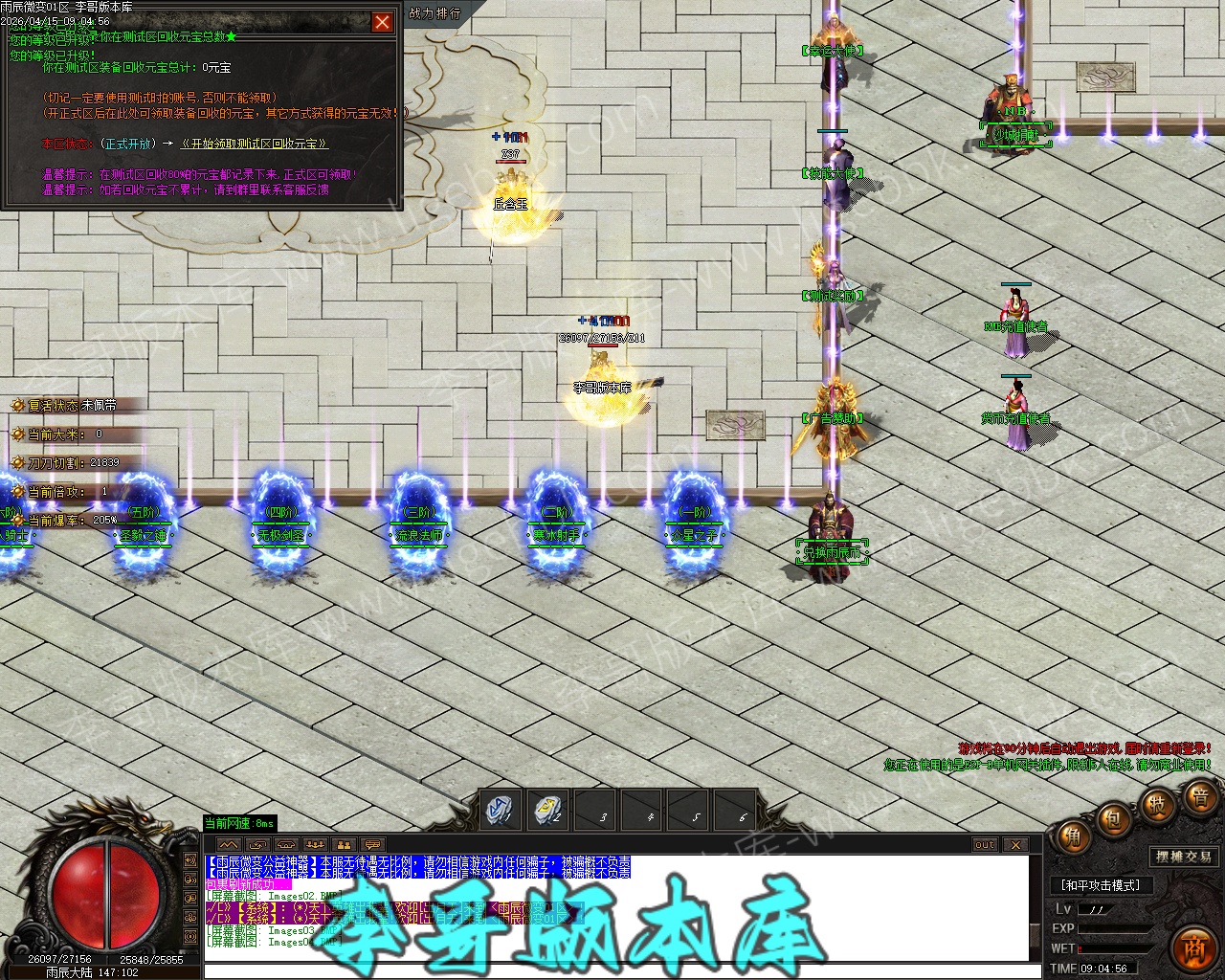Open the bag (包) button
The width and height of the screenshot is (1225, 980).
tap(1113, 820)
